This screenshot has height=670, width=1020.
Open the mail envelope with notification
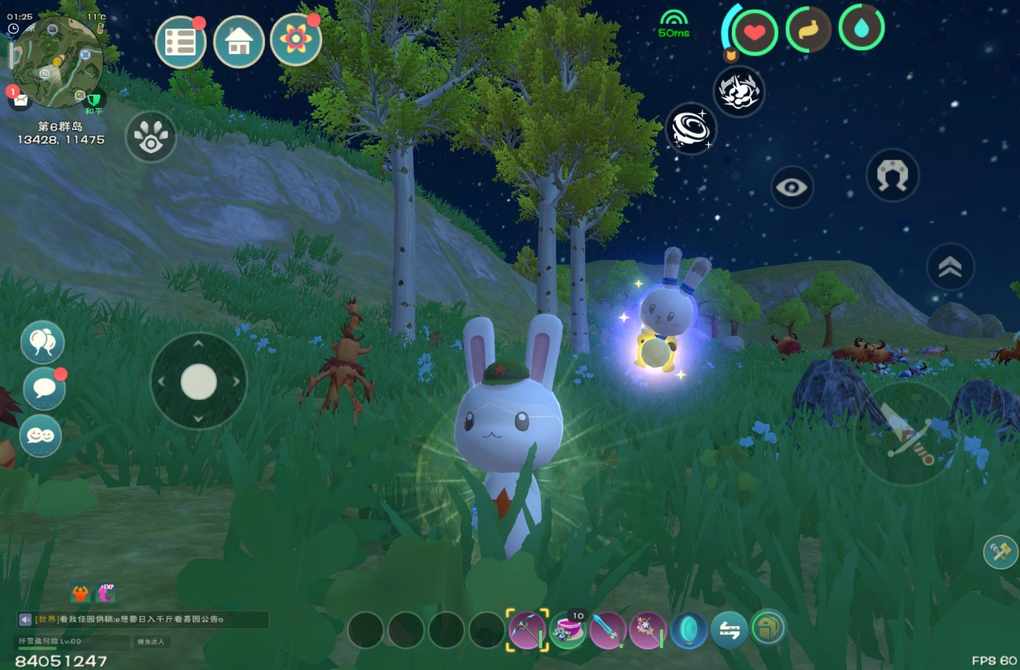point(19,97)
